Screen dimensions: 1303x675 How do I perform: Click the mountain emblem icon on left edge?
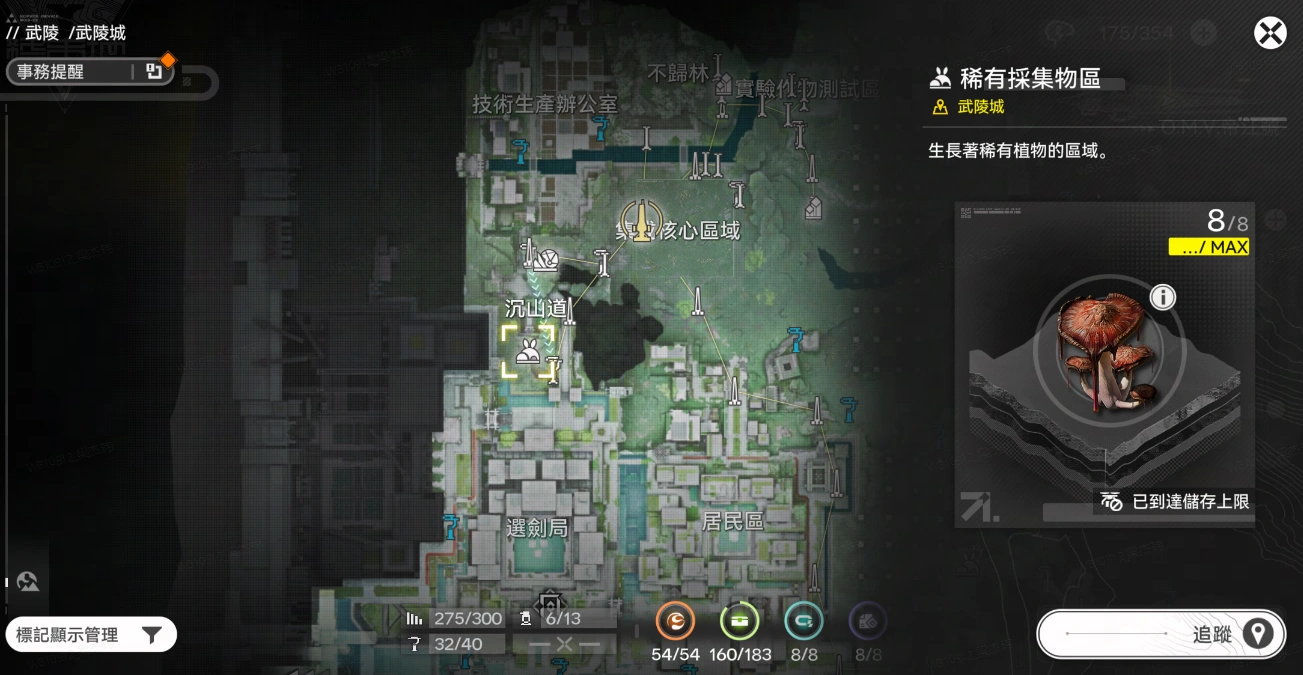[28, 582]
